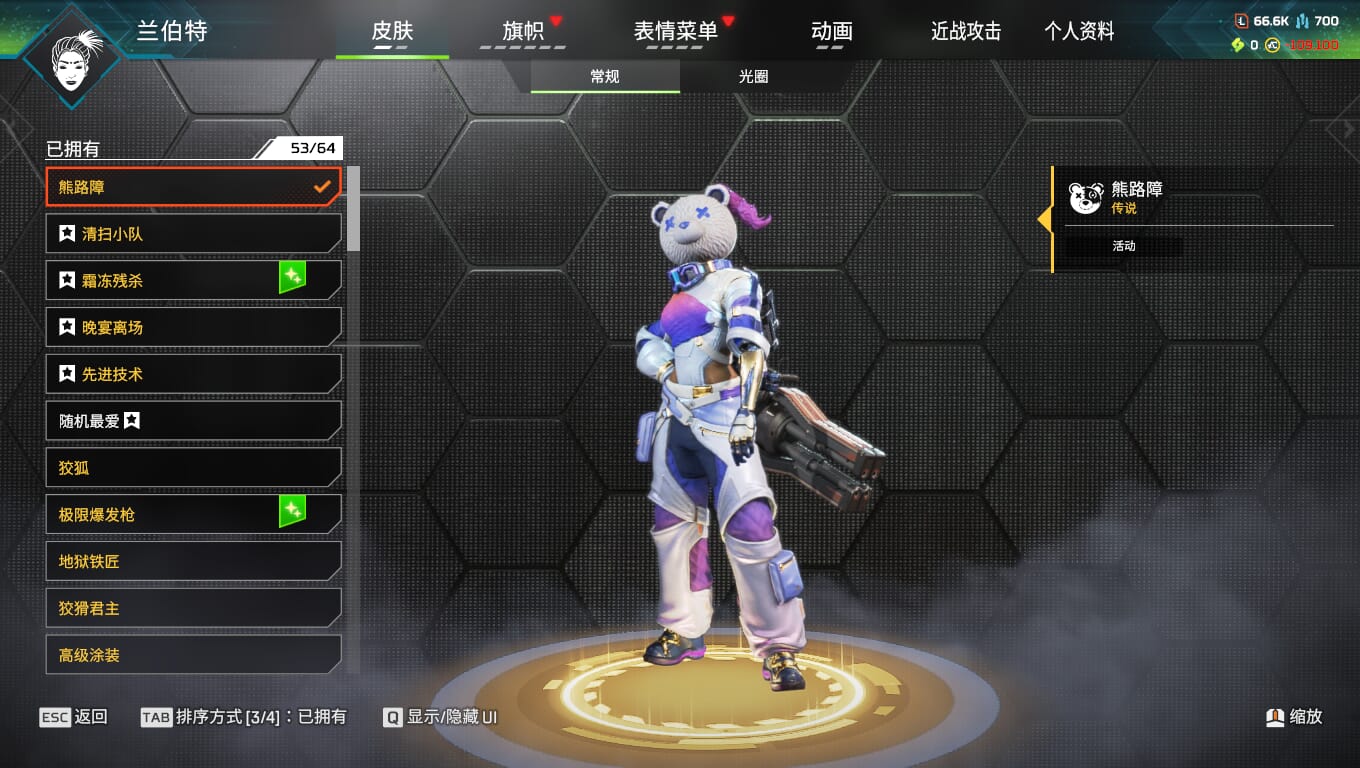Screen dimensions: 1360x768
Task: Switch to the 光圈 sub-tab
Action: [753, 77]
